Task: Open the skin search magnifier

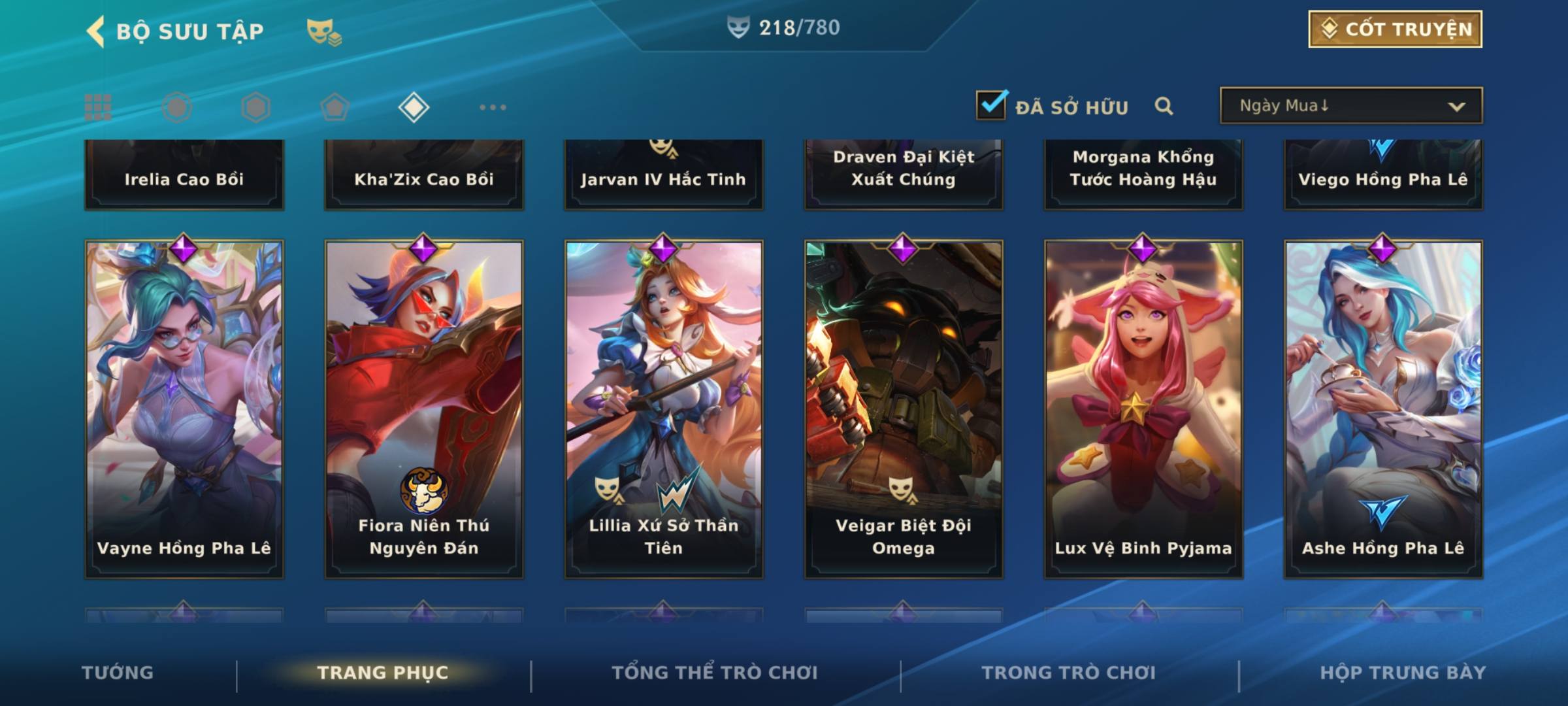Action: pyautogui.click(x=1164, y=106)
